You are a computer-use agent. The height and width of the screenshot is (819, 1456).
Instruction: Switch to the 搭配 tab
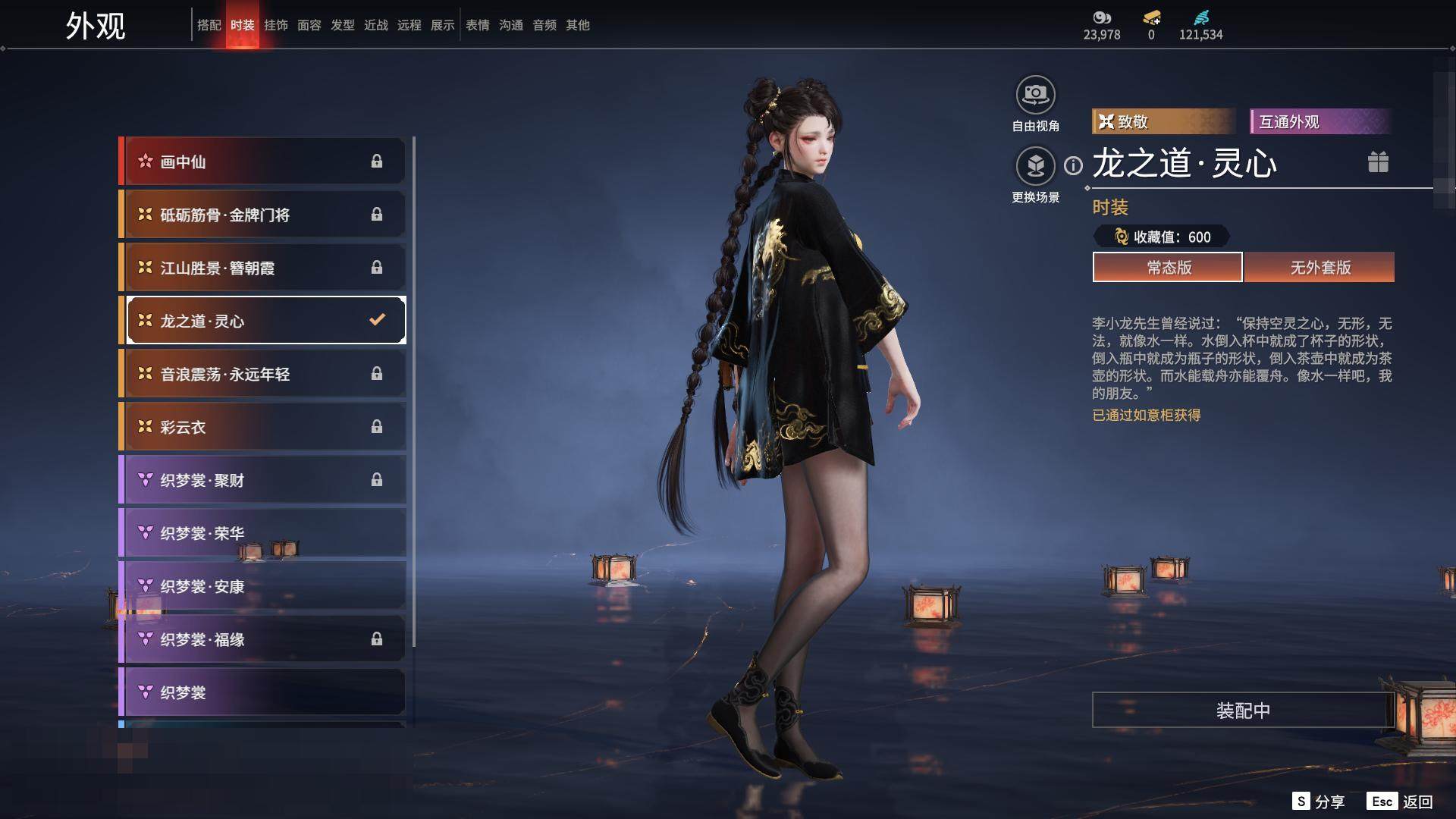[209, 25]
